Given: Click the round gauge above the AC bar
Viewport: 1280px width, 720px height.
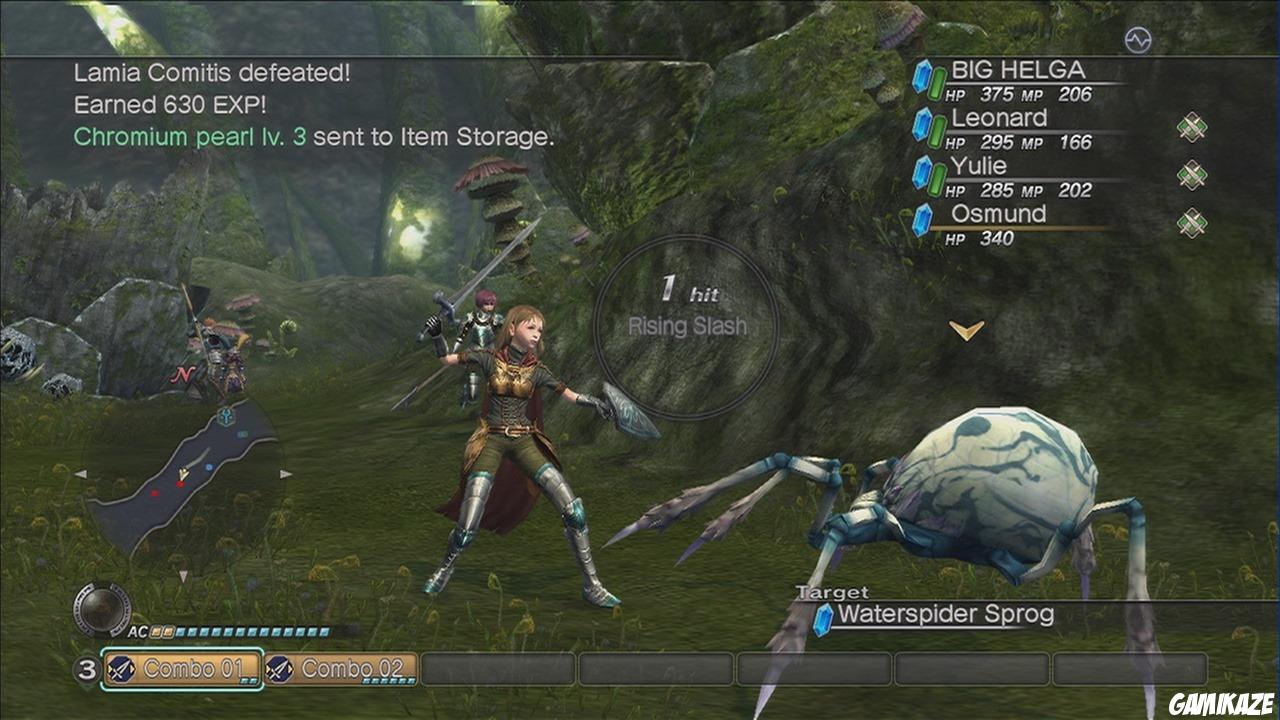Looking at the screenshot, I should pos(103,608).
